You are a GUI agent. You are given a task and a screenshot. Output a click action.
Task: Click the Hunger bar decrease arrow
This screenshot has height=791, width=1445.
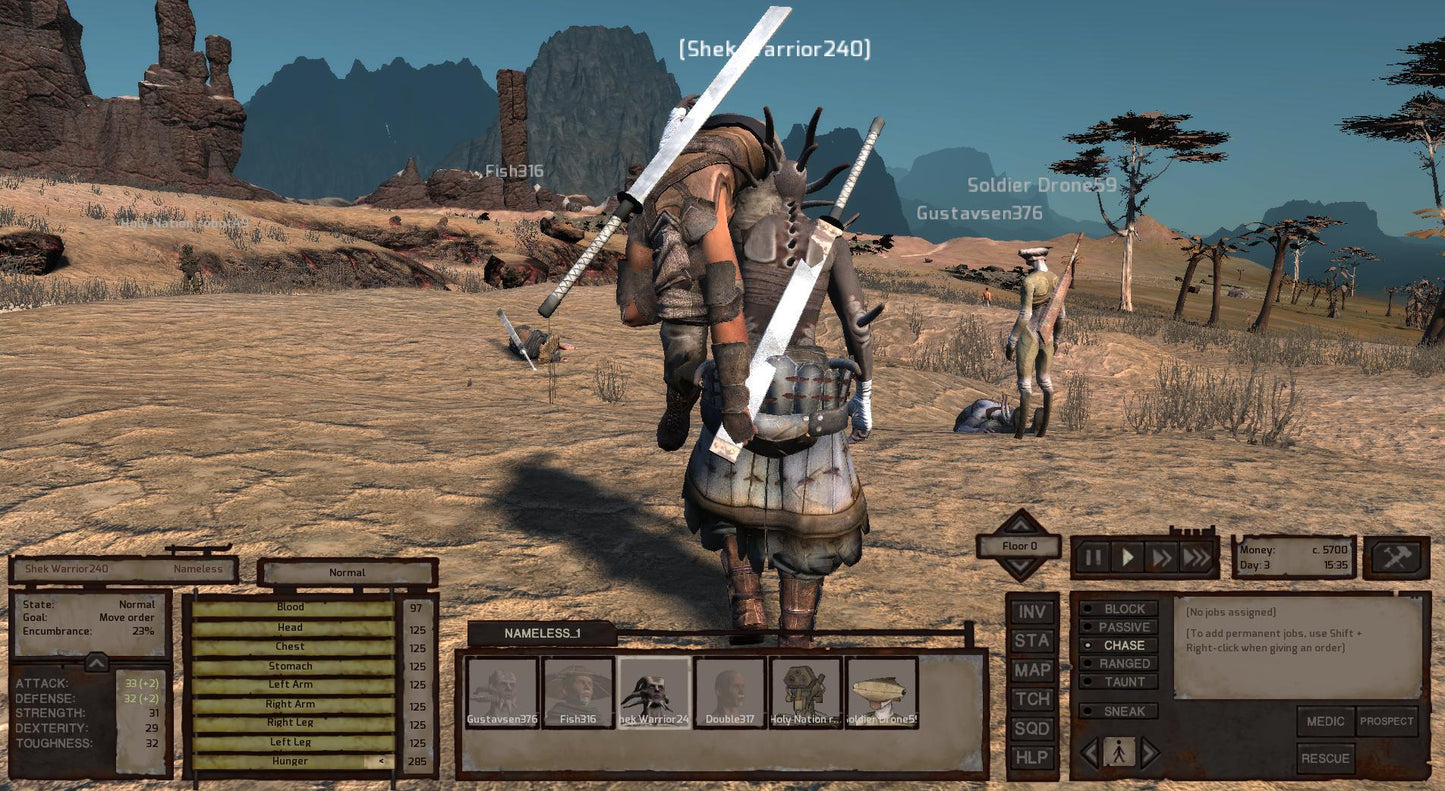click(381, 760)
